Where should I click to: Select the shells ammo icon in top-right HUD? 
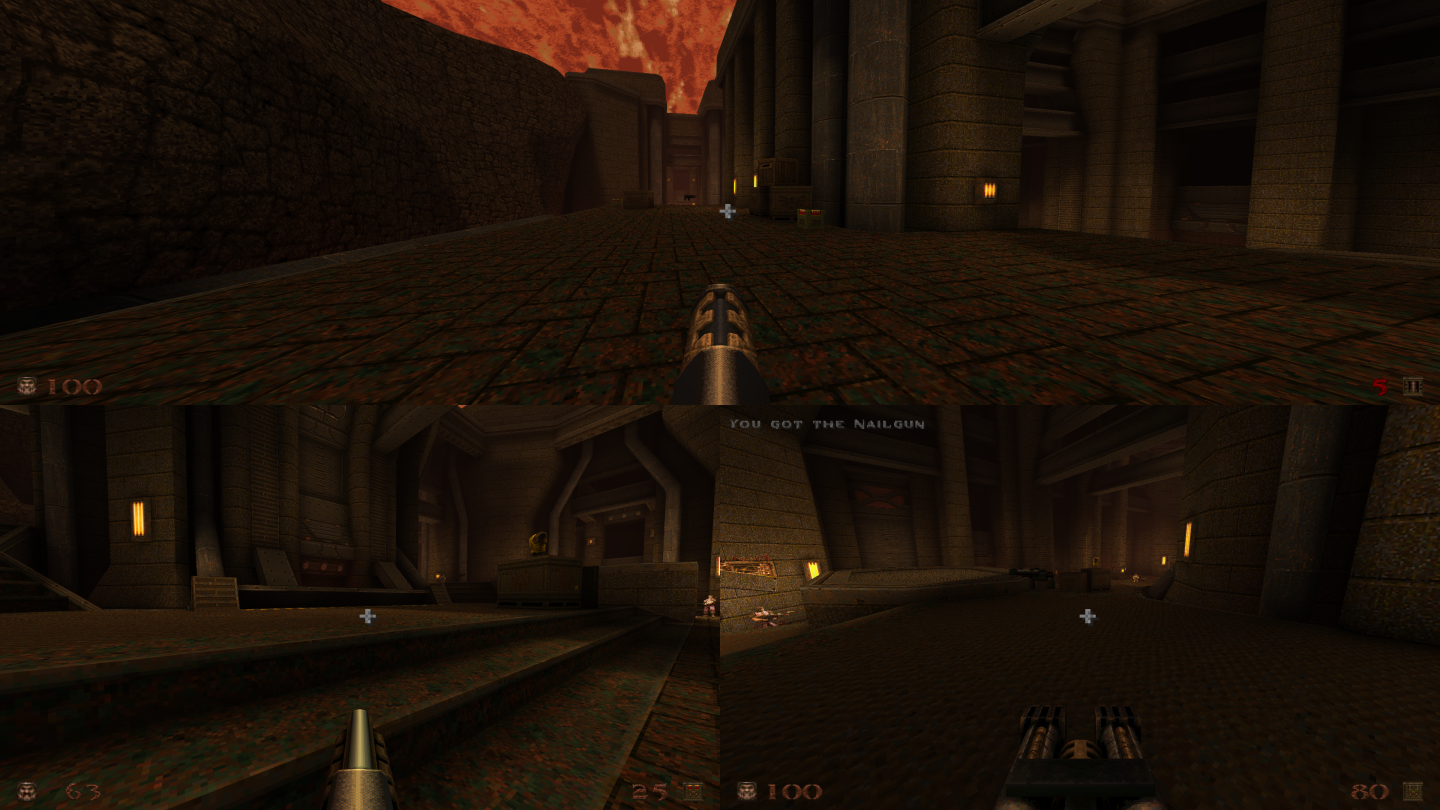pyautogui.click(x=1415, y=385)
